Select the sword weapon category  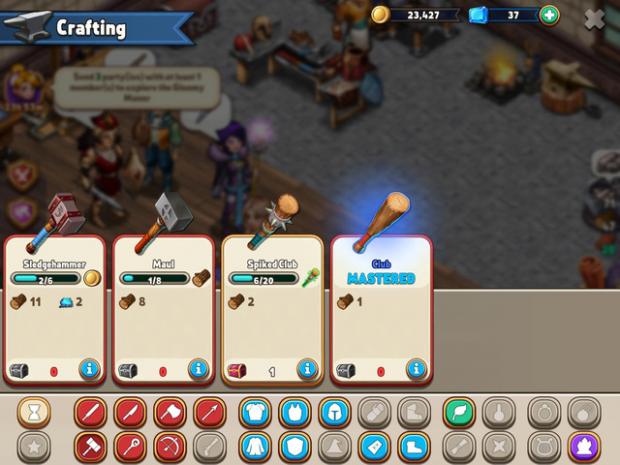[93, 412]
